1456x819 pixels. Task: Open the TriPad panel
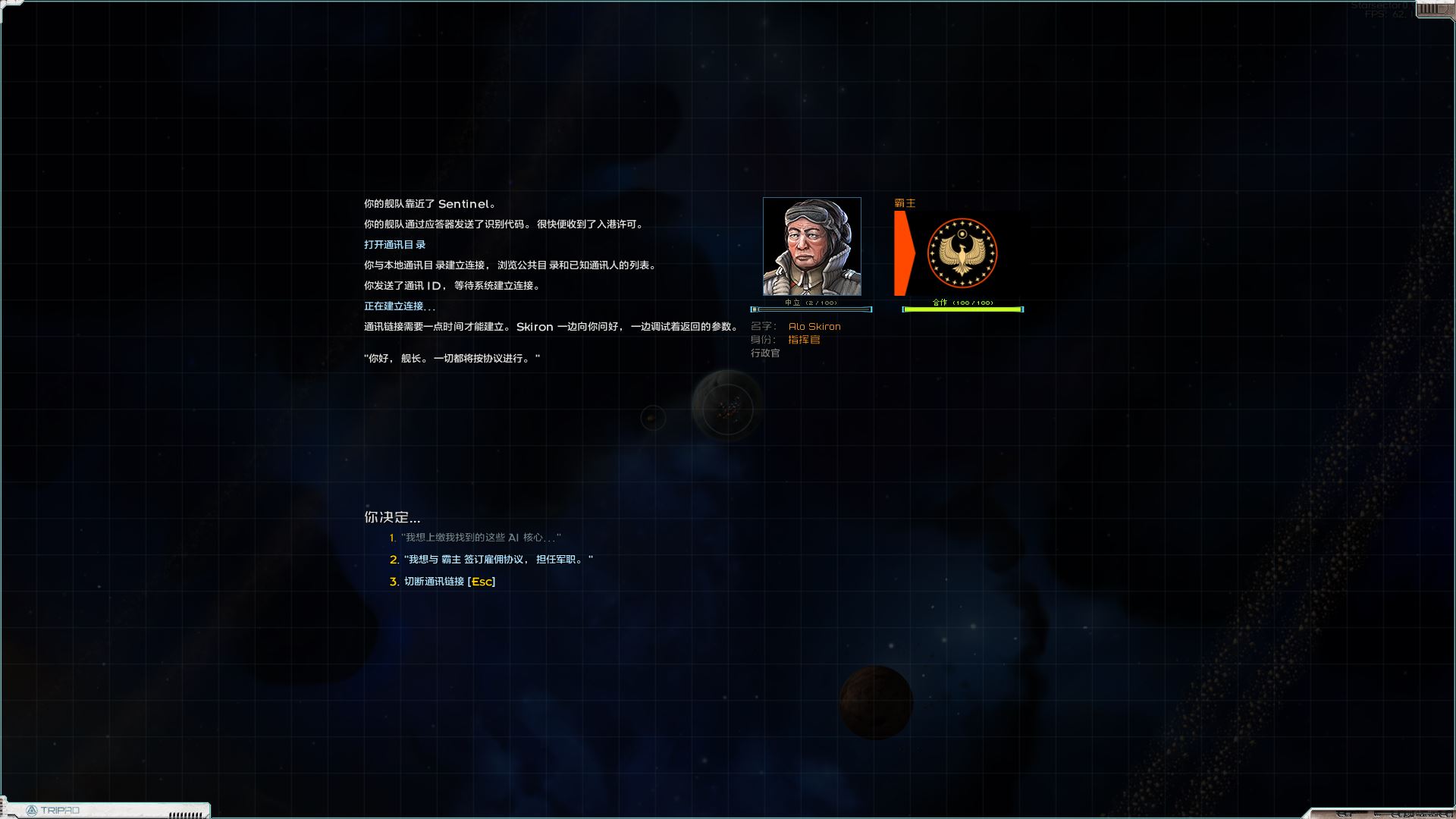55,810
